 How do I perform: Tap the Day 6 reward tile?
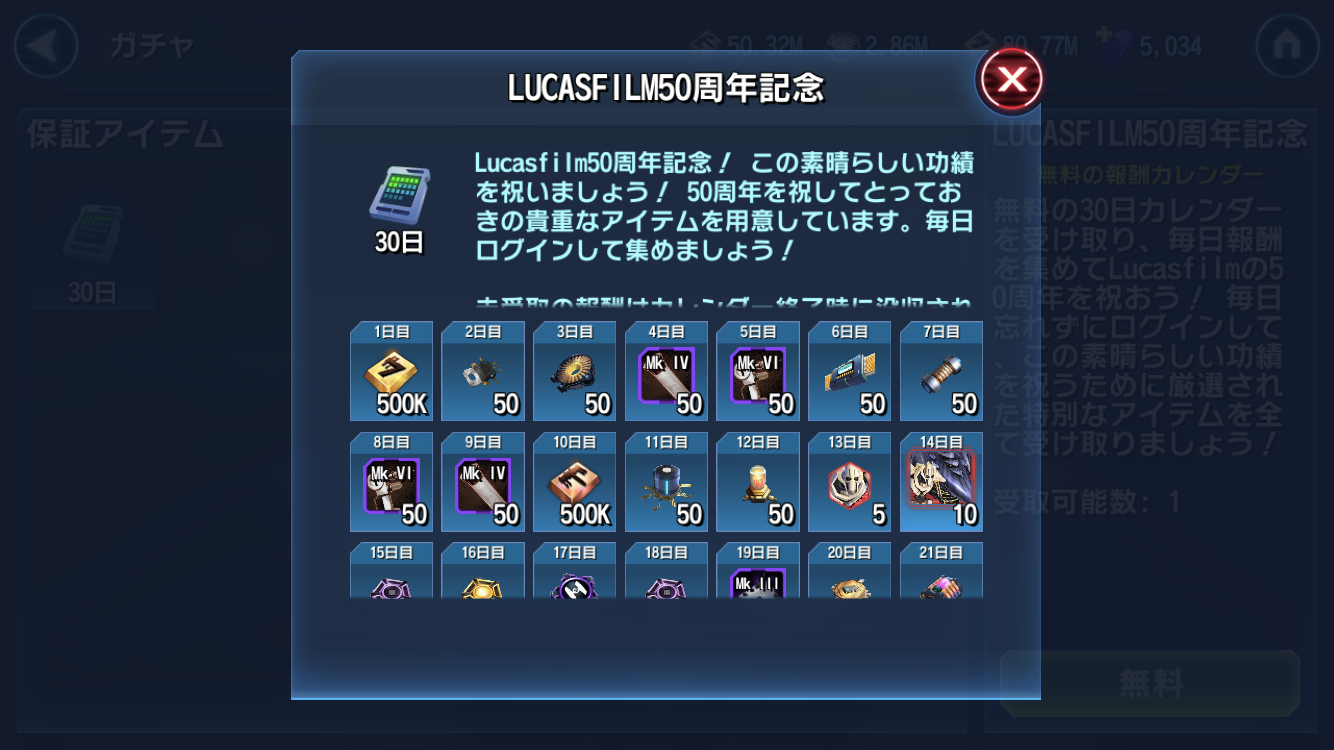pyautogui.click(x=849, y=372)
